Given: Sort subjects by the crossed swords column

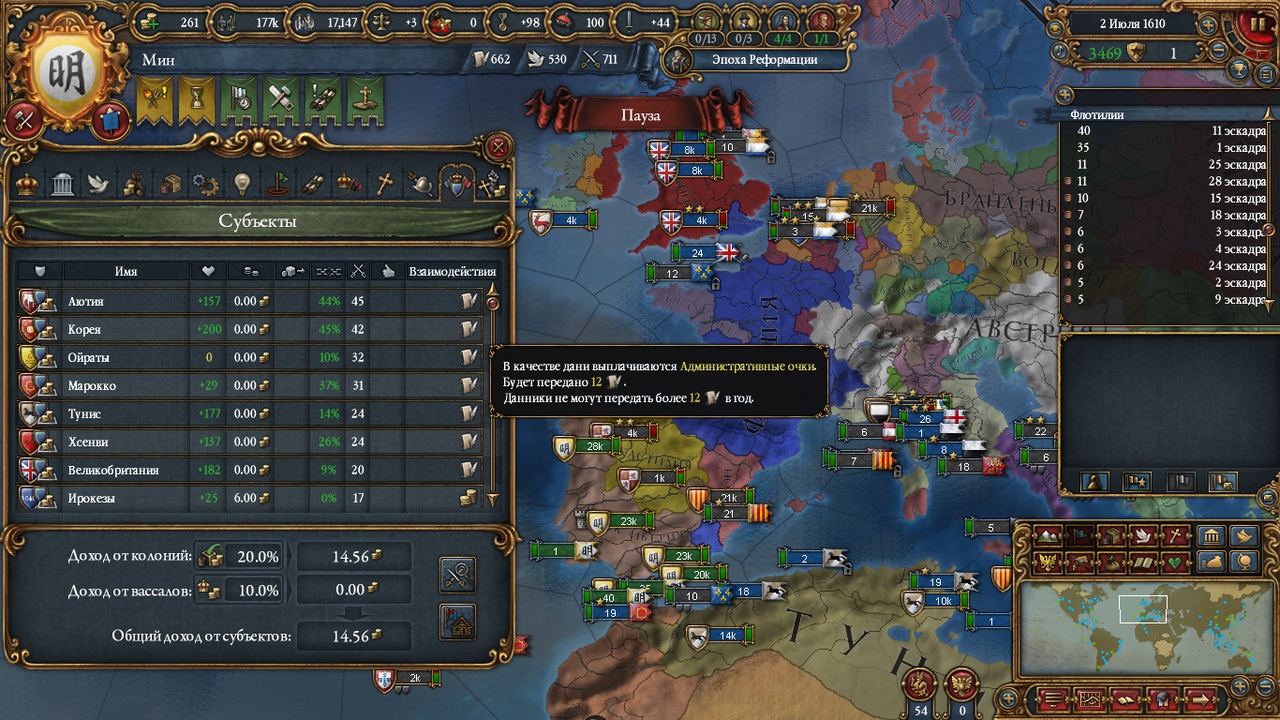Looking at the screenshot, I should (358, 271).
